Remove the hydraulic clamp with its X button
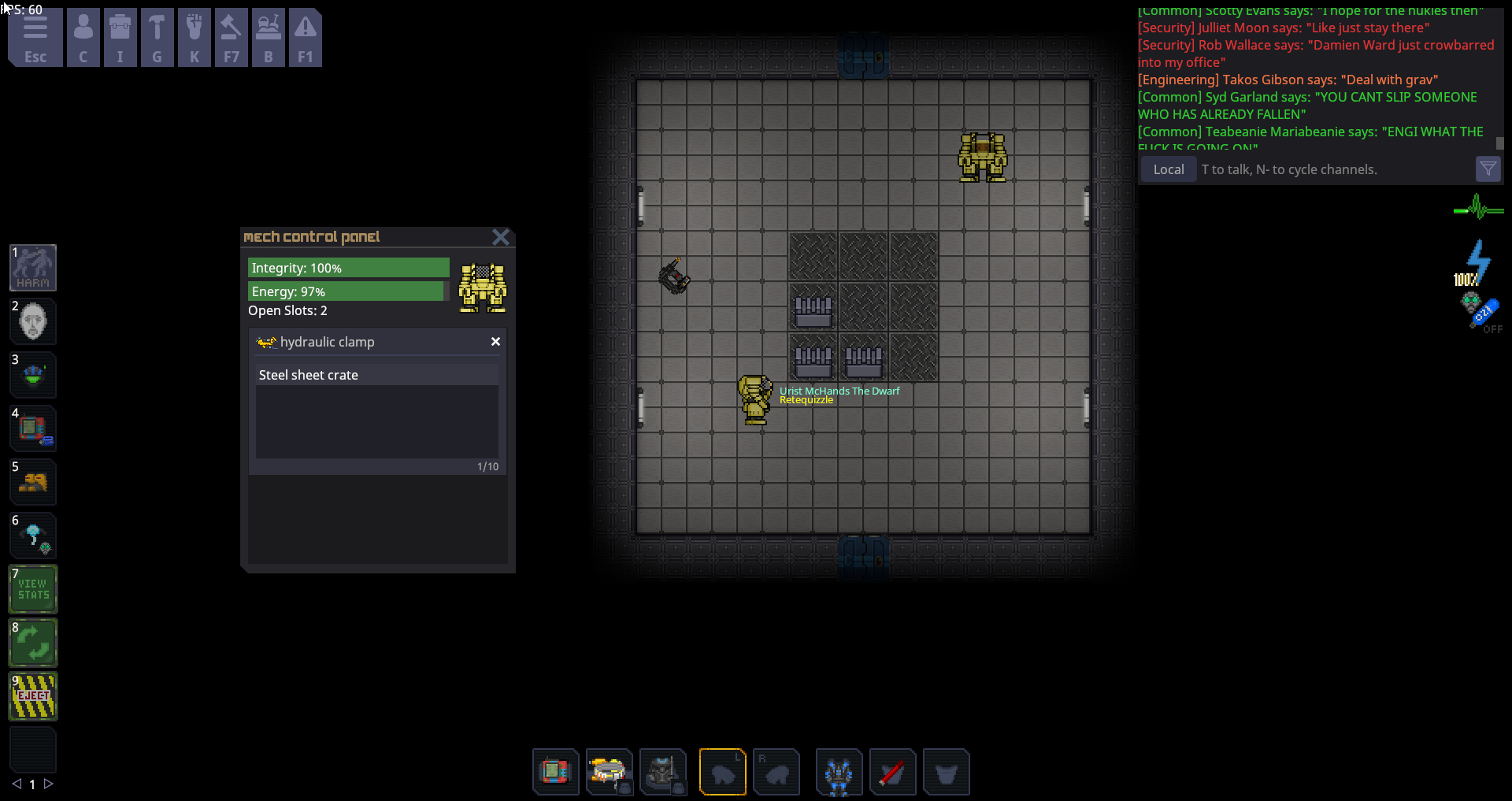Screen dimensions: 1512x801 coord(495,341)
